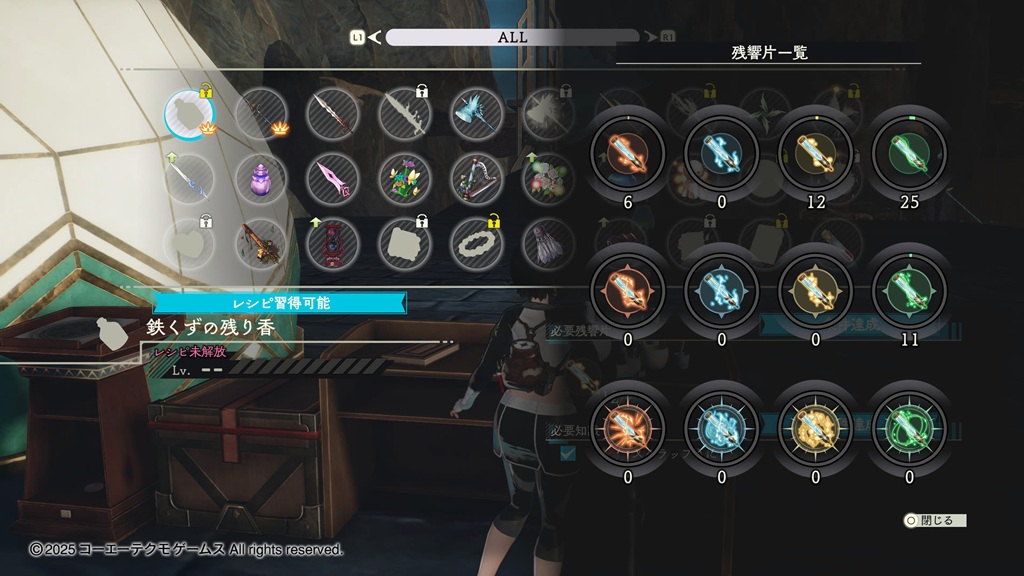Close the fragment list with 閉じる
The height and width of the screenshot is (576, 1024).
coord(935,521)
